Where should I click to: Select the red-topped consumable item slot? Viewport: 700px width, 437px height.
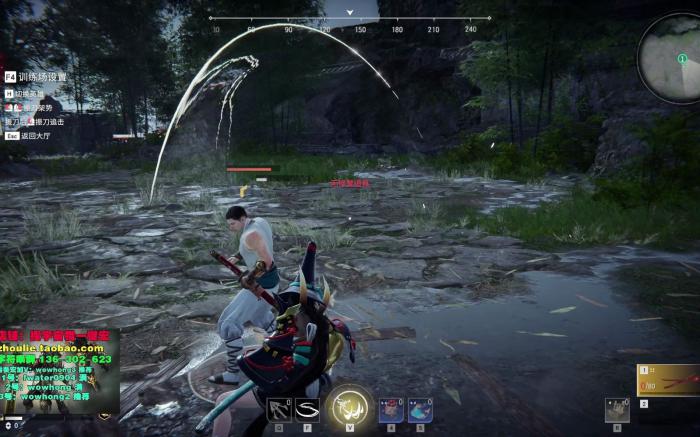click(391, 409)
